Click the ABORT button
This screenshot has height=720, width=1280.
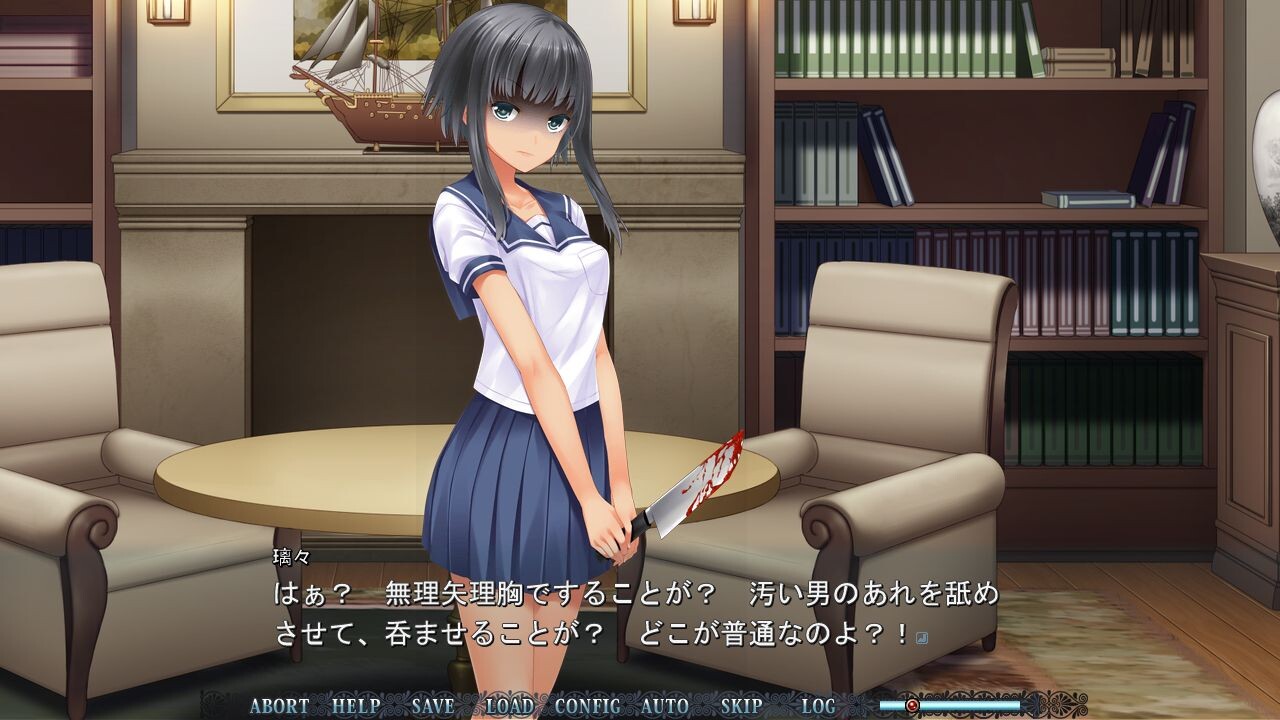(x=279, y=705)
